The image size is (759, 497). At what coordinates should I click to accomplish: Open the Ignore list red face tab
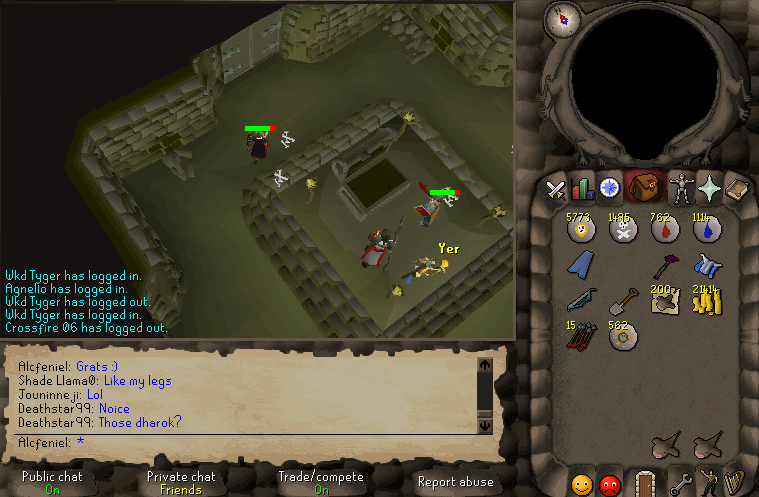tap(609, 485)
